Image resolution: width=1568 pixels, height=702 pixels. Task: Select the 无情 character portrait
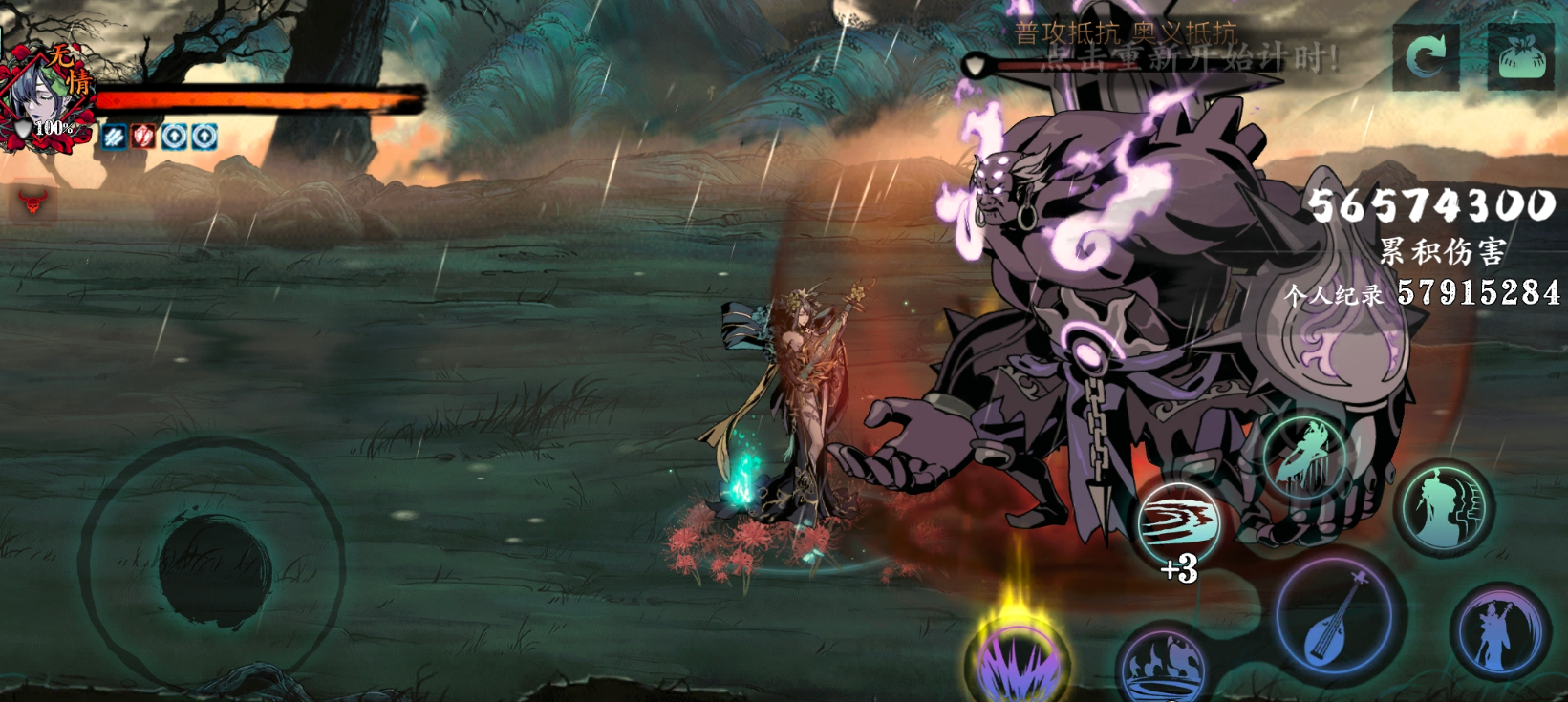coord(46,100)
